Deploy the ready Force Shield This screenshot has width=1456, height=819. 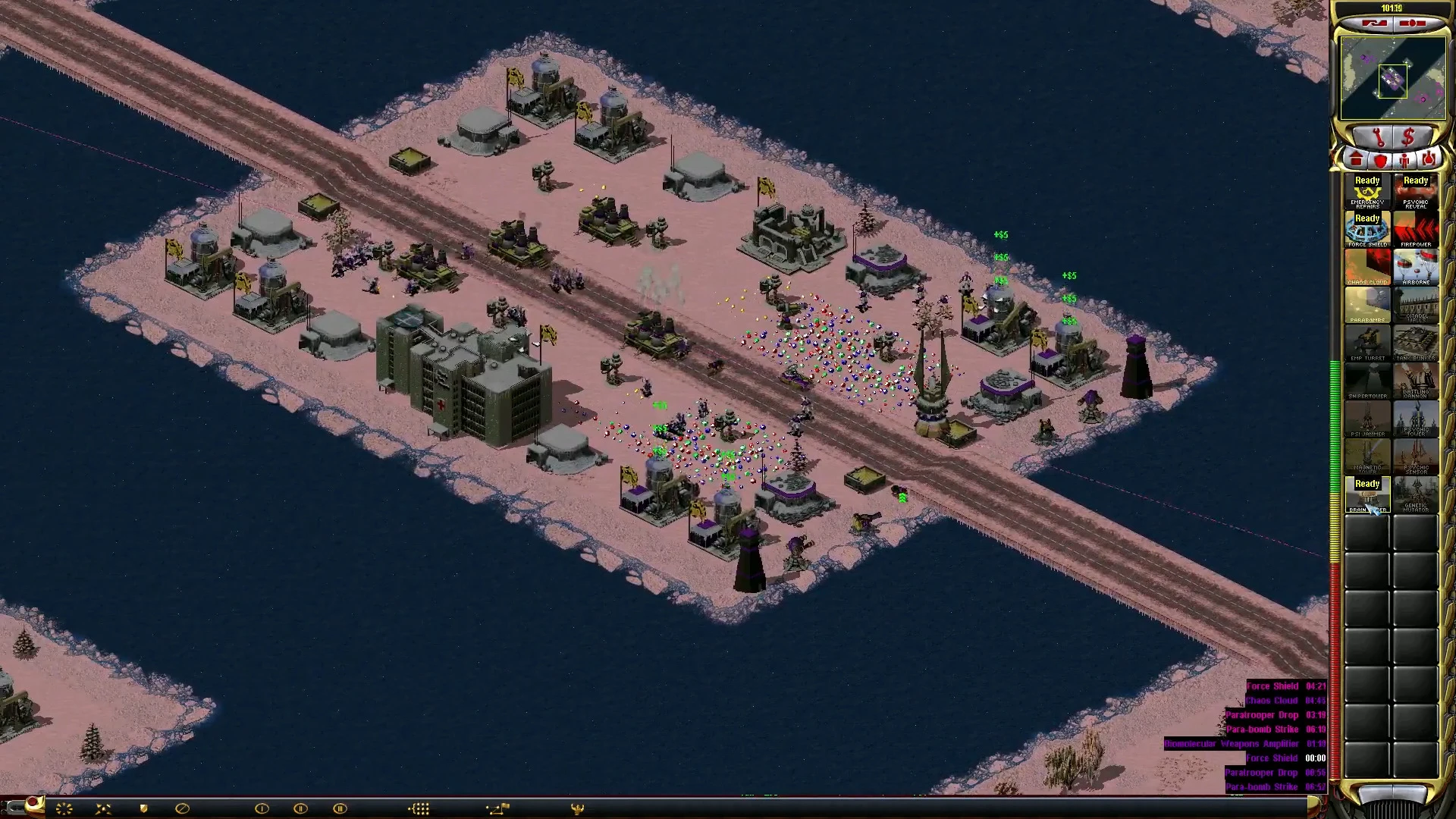coord(1367,230)
